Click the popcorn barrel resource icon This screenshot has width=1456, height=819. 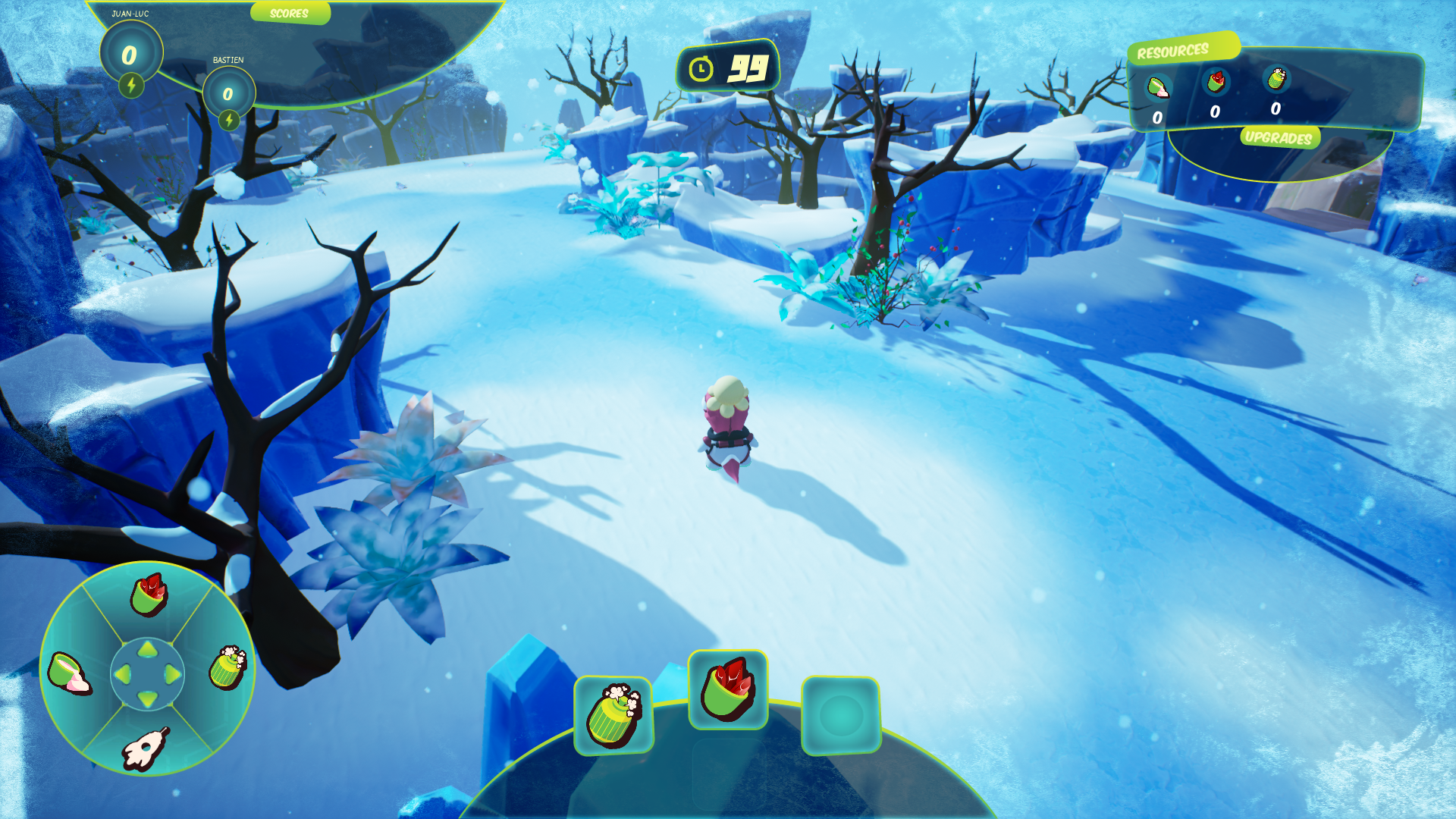click(x=1277, y=78)
